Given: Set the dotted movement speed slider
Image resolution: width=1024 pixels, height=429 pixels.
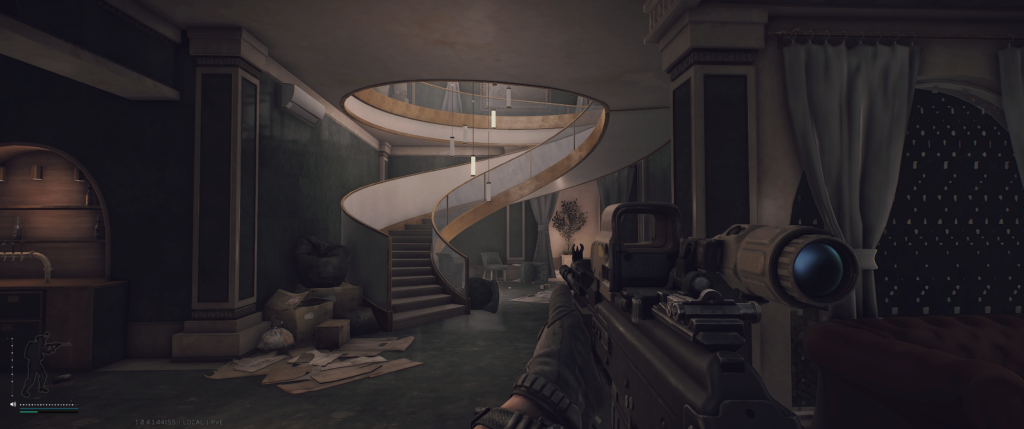Looking at the screenshot, I should (48, 404).
